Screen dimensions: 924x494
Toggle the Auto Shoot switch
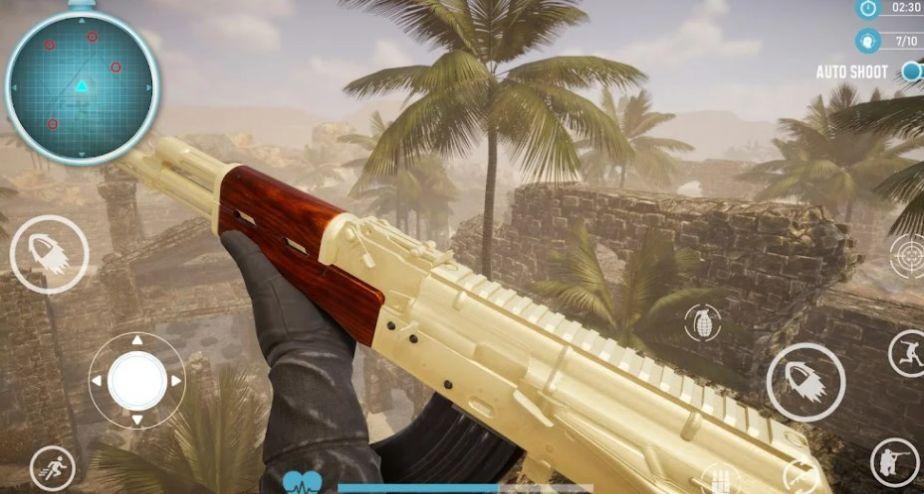coord(911,71)
